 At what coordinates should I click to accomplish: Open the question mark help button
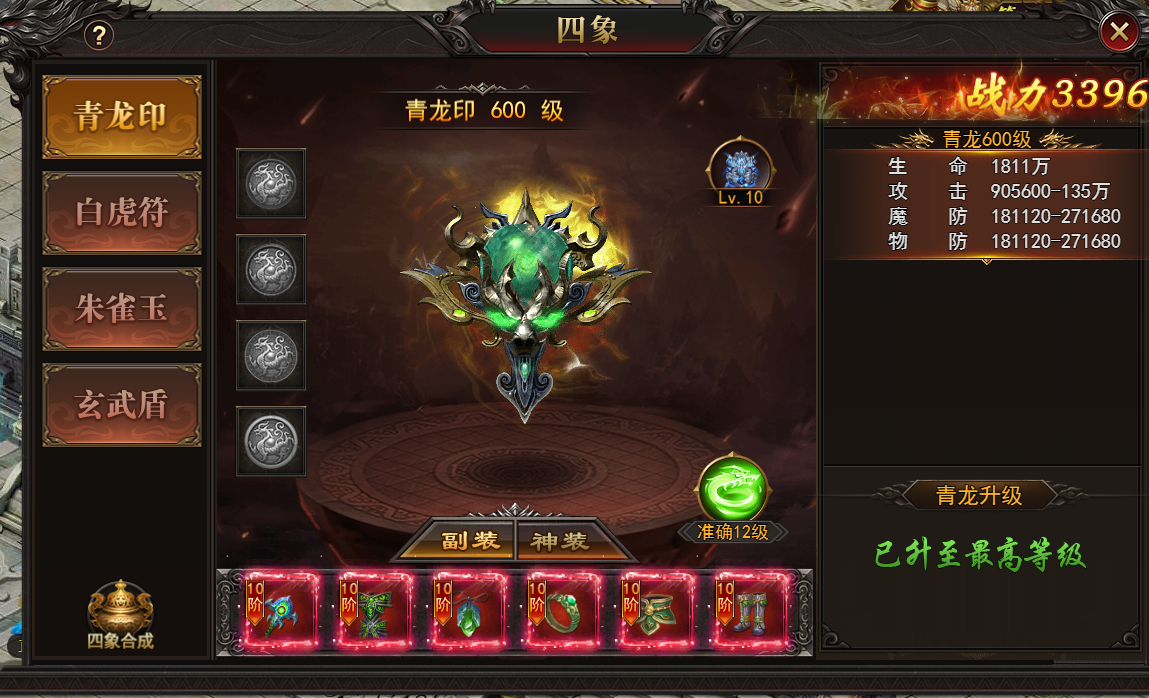98,36
